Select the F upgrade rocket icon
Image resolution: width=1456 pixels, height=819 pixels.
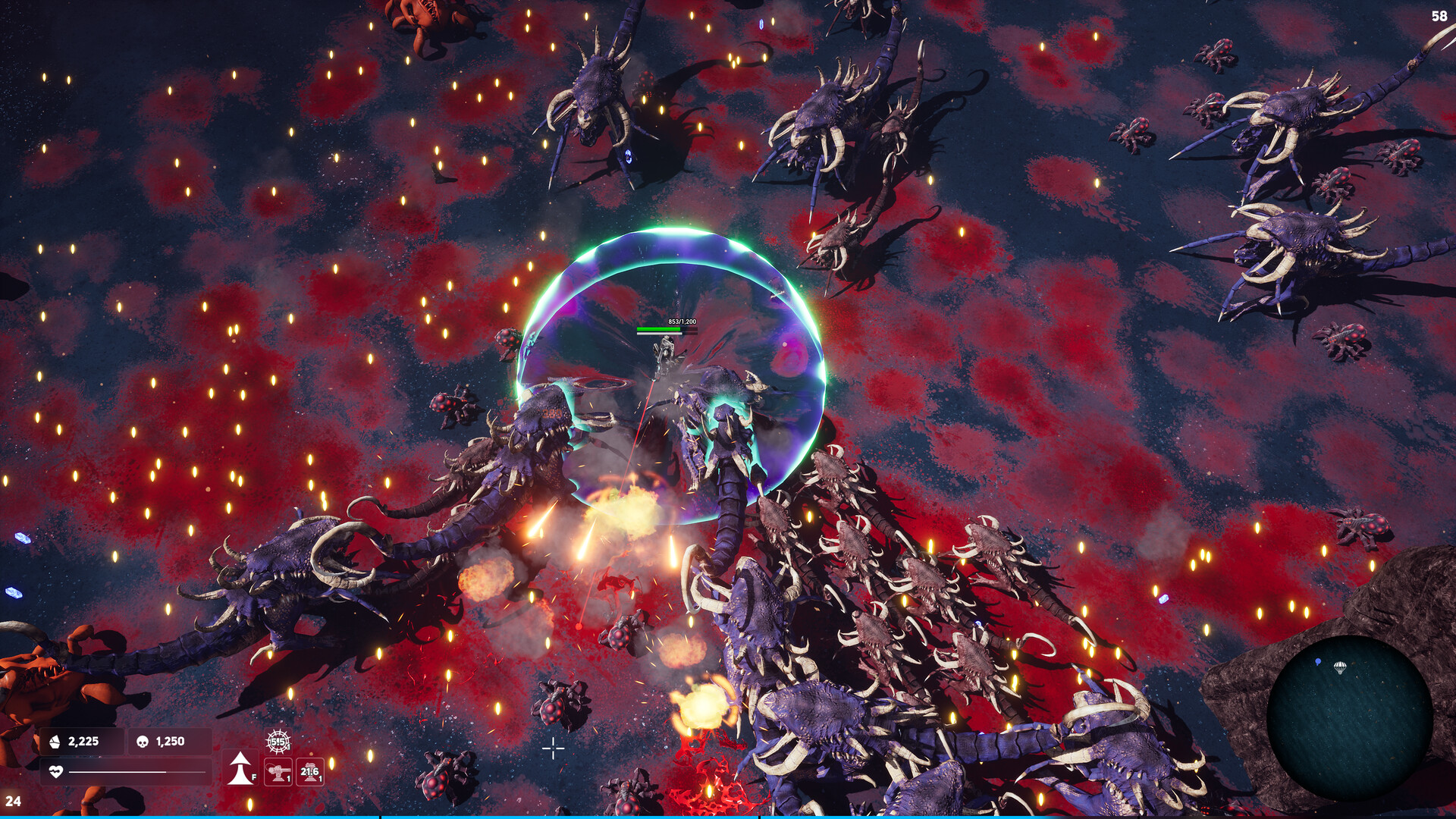click(x=240, y=767)
